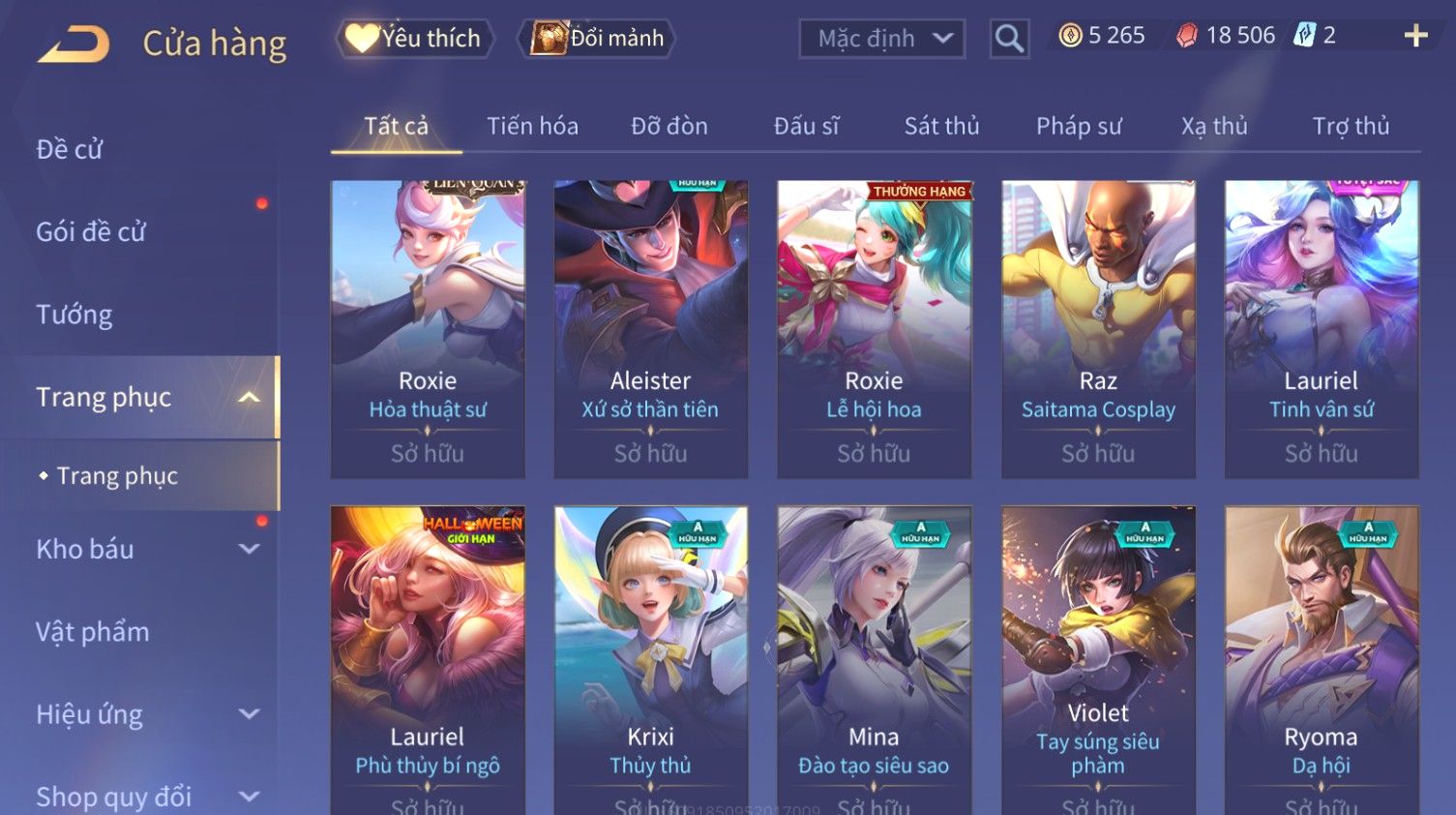Choose the Aleister Xứ sở thần tiên card
Image resolution: width=1456 pixels, height=815 pixels.
[x=650, y=329]
